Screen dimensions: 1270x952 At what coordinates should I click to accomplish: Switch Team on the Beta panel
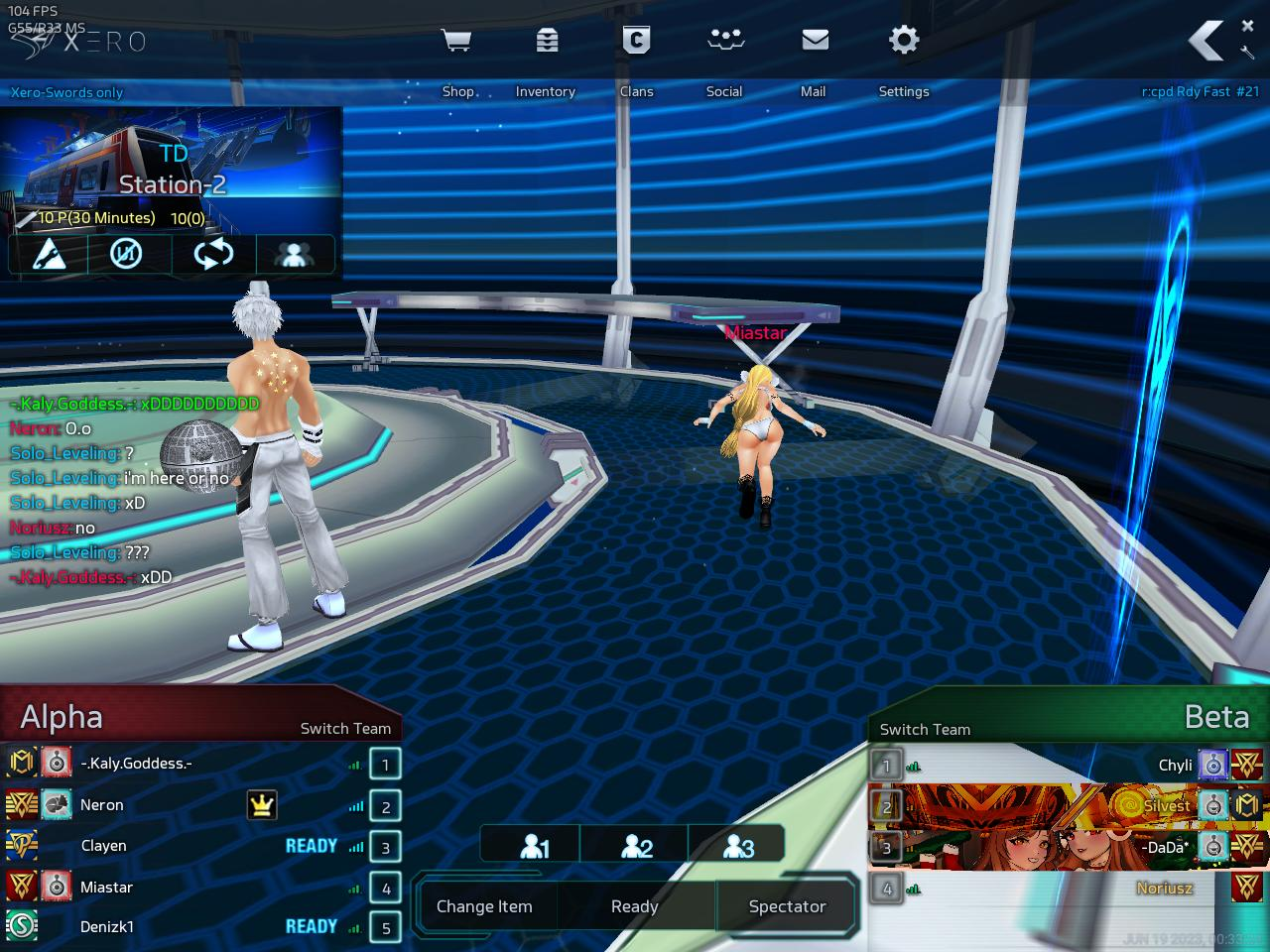coord(925,729)
